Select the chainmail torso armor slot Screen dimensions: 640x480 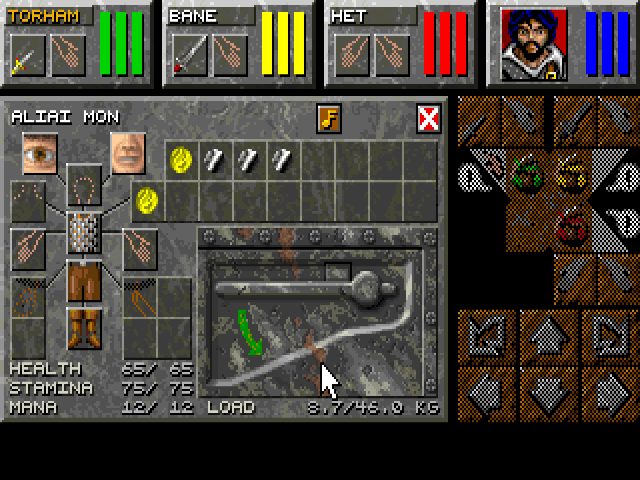(84, 231)
